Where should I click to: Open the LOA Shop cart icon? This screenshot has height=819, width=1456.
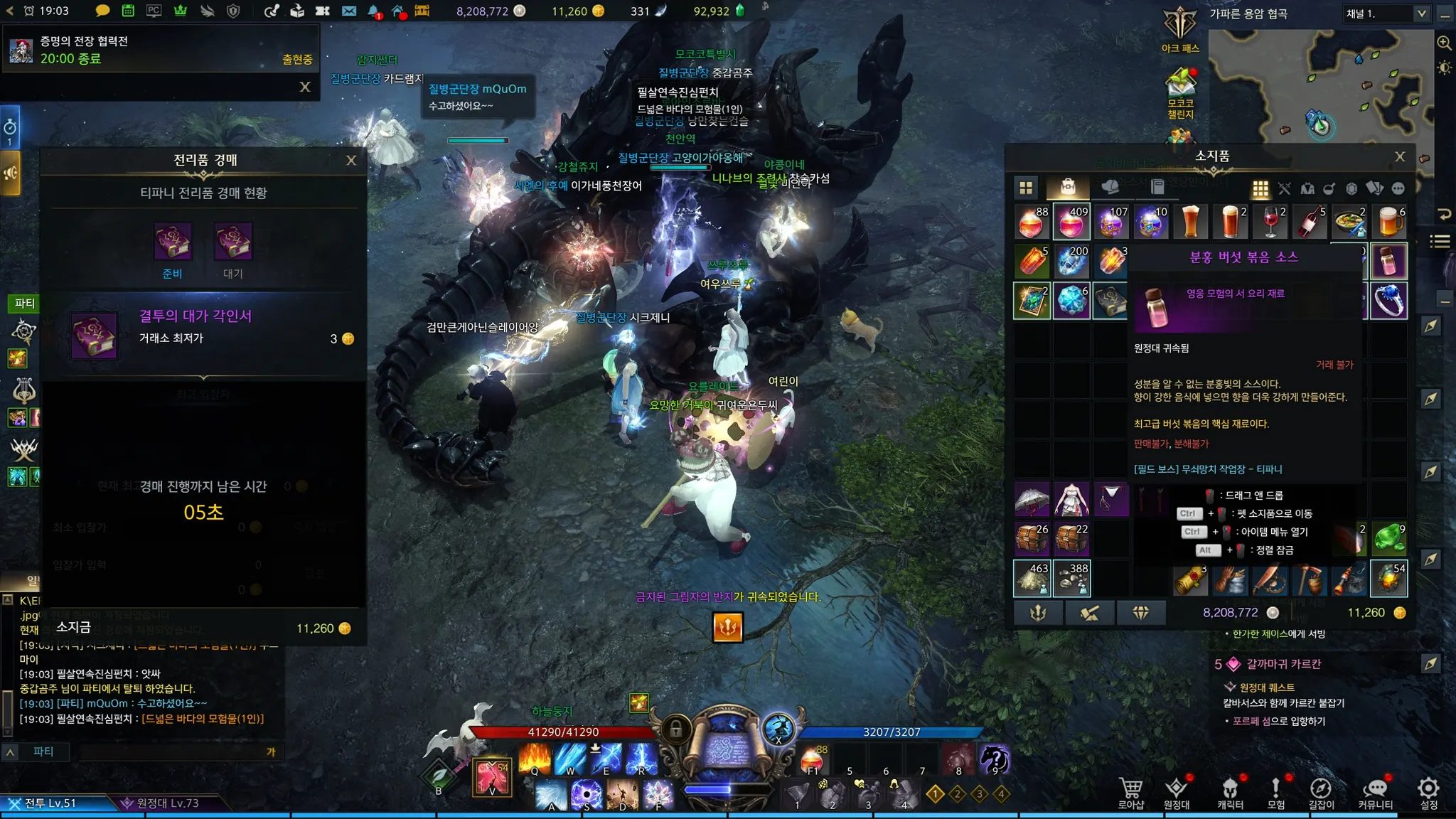click(1130, 792)
